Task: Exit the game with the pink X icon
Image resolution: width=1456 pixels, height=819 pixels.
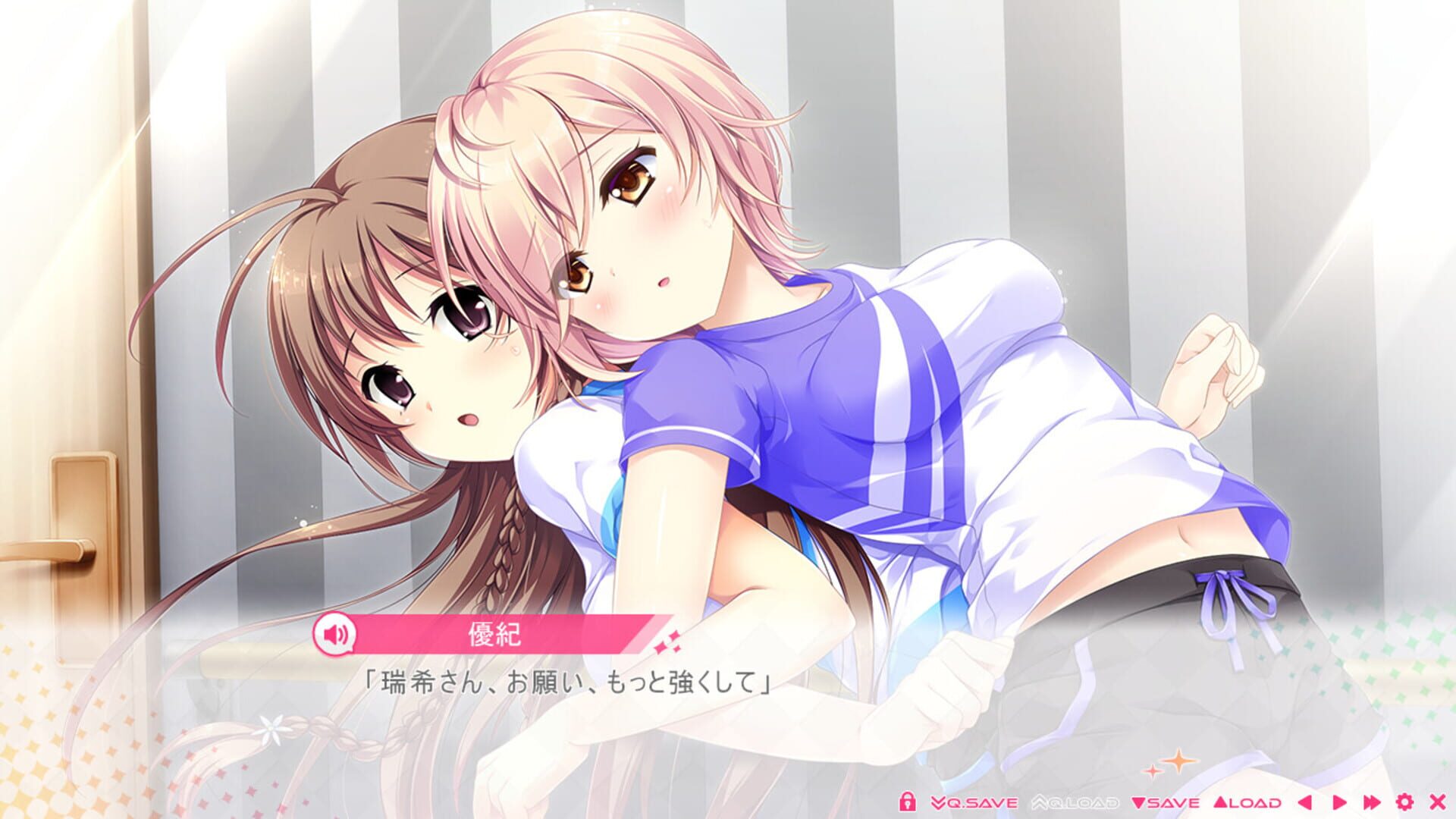Action: (1437, 802)
